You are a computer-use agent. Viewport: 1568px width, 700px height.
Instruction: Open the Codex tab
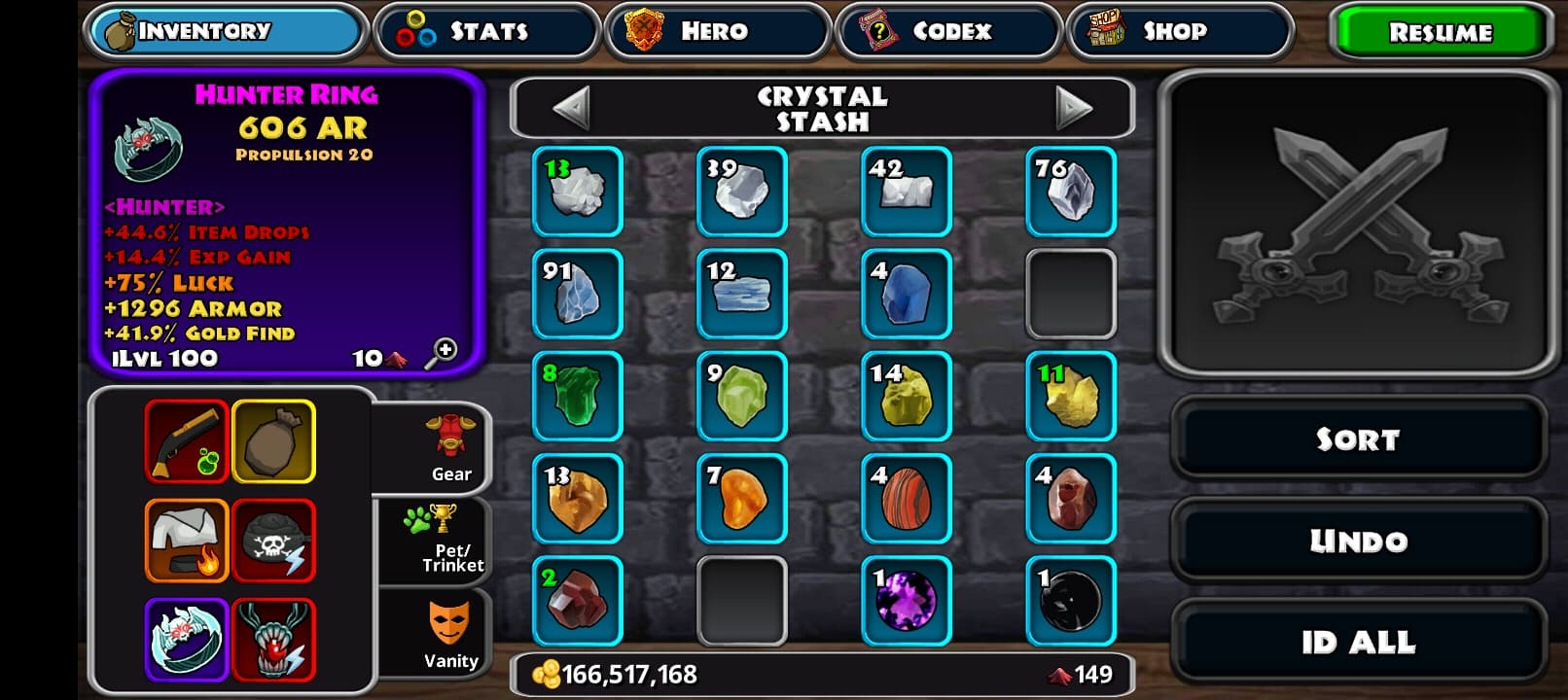948,31
